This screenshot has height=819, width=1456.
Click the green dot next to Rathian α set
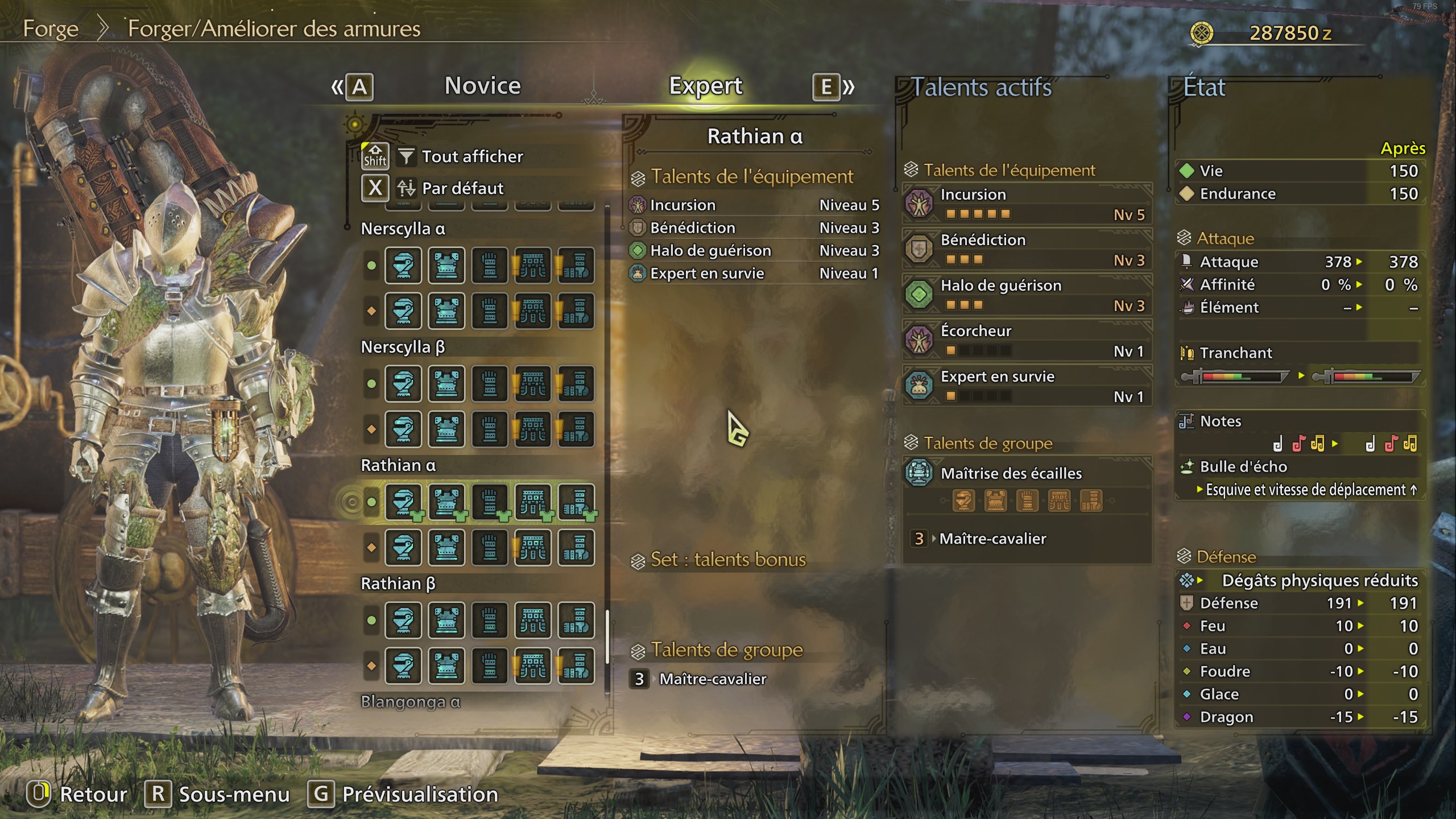(370, 503)
